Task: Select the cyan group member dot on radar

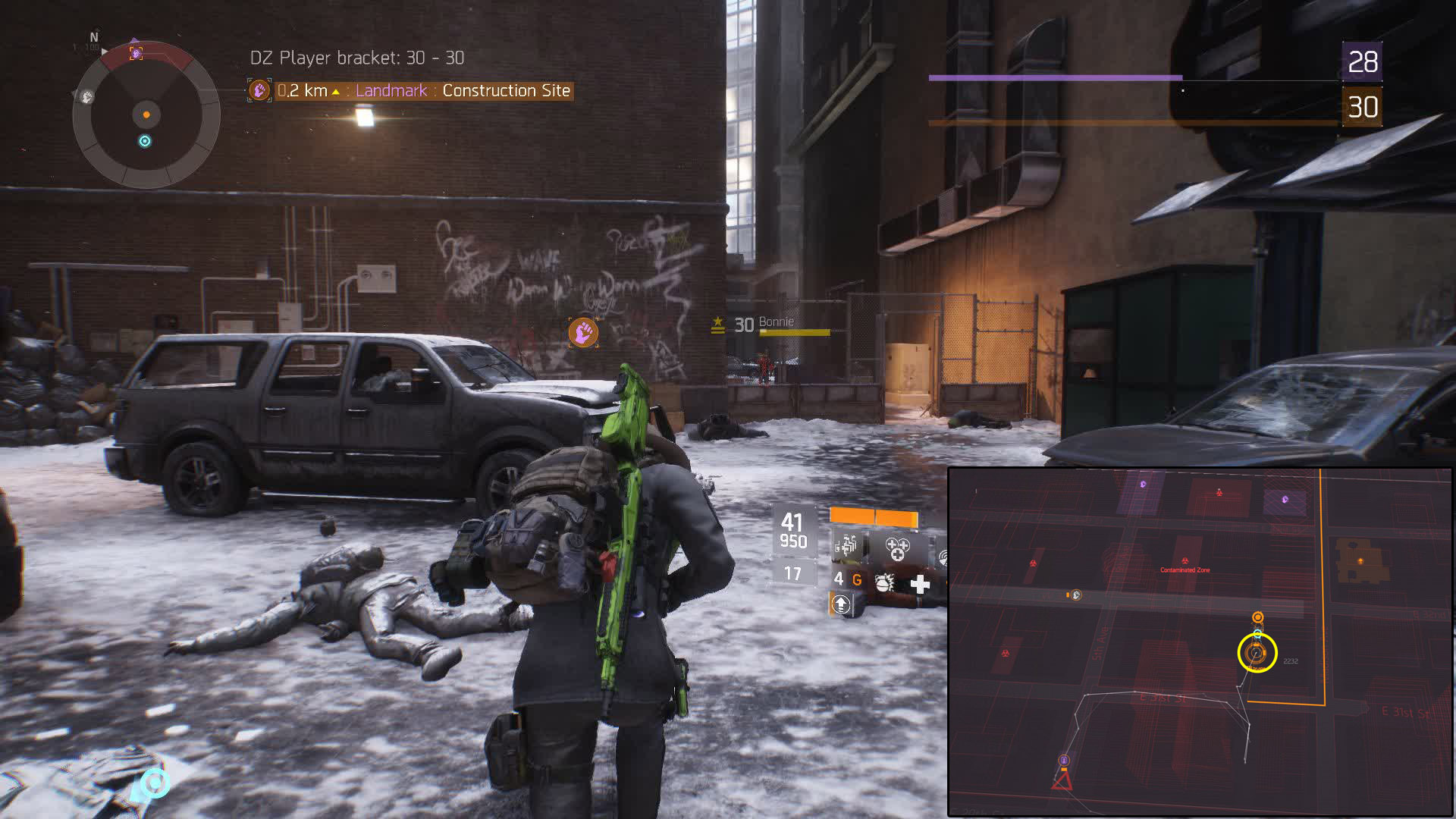Action: pyautogui.click(x=145, y=141)
